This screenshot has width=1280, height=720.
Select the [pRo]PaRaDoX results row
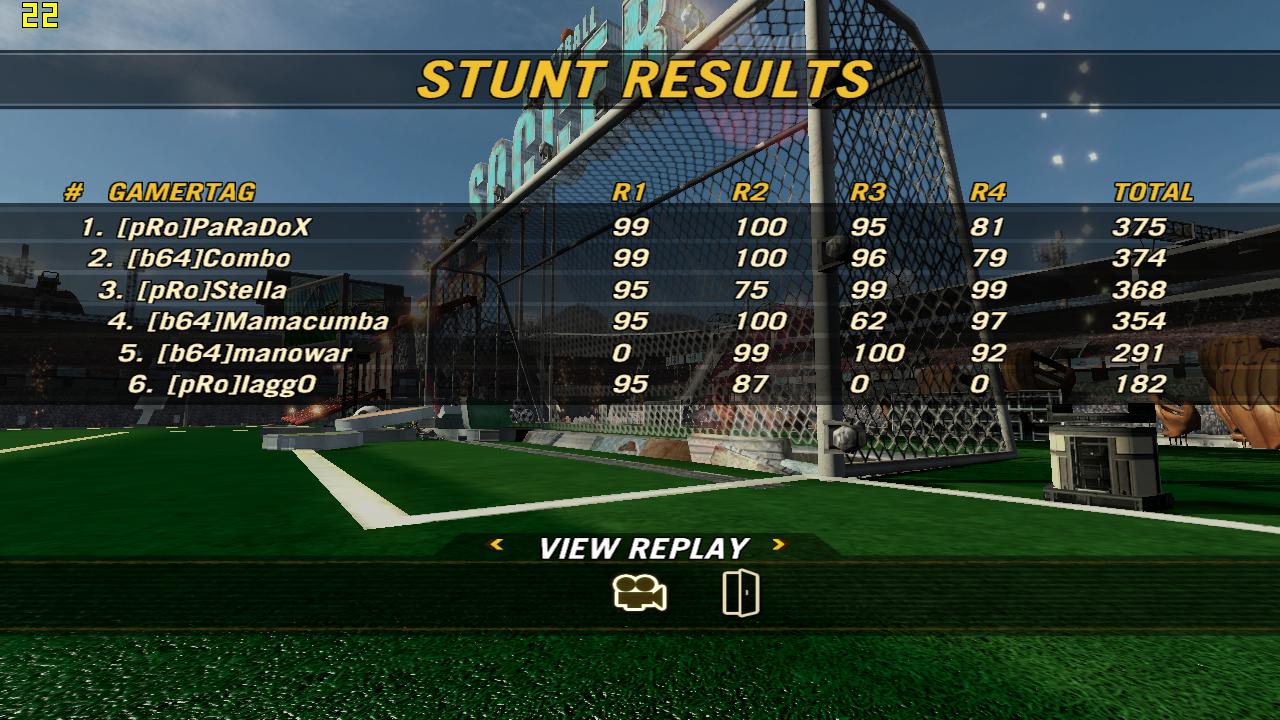213,227
